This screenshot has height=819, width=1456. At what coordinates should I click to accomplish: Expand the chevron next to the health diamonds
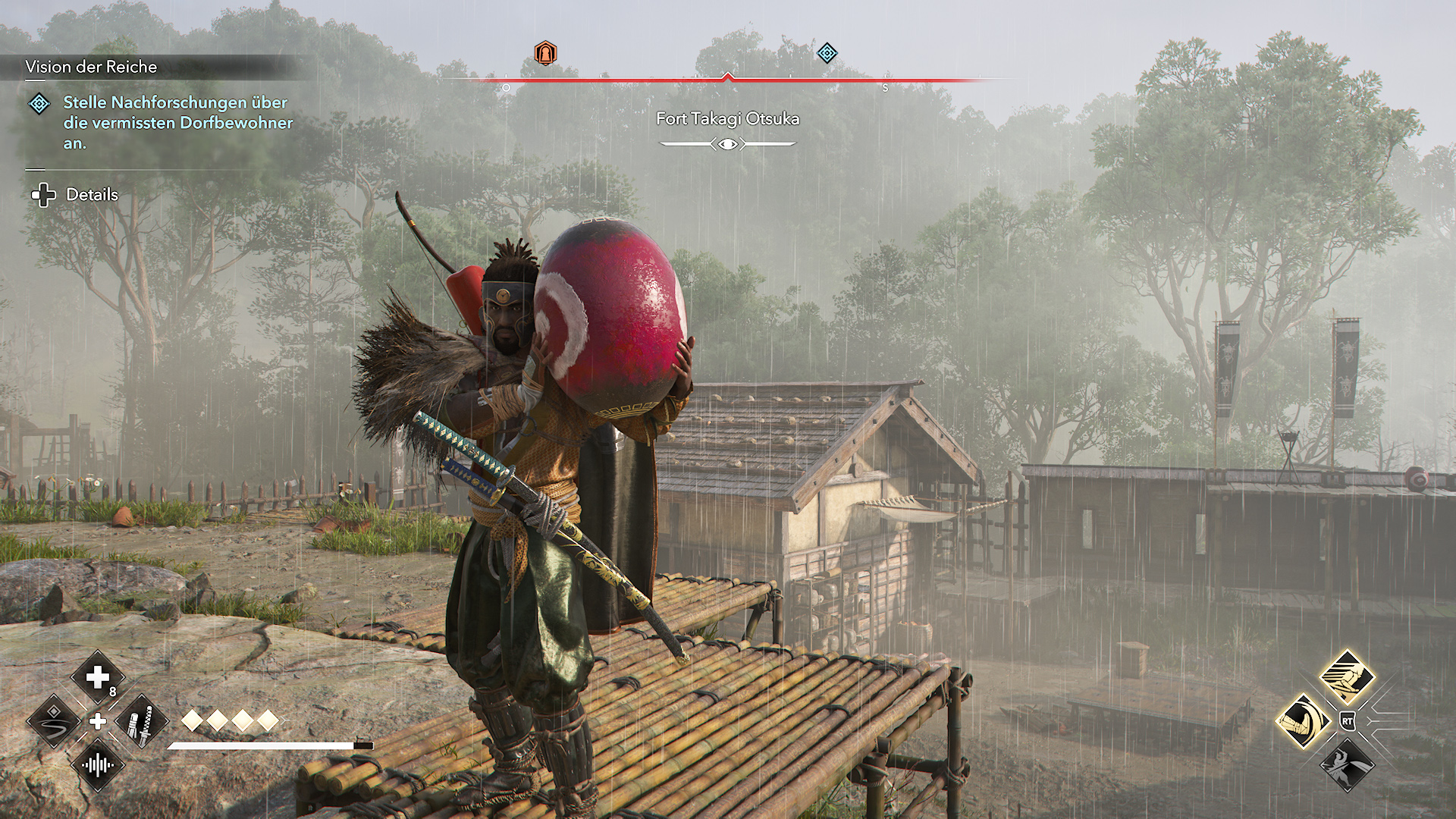284,720
